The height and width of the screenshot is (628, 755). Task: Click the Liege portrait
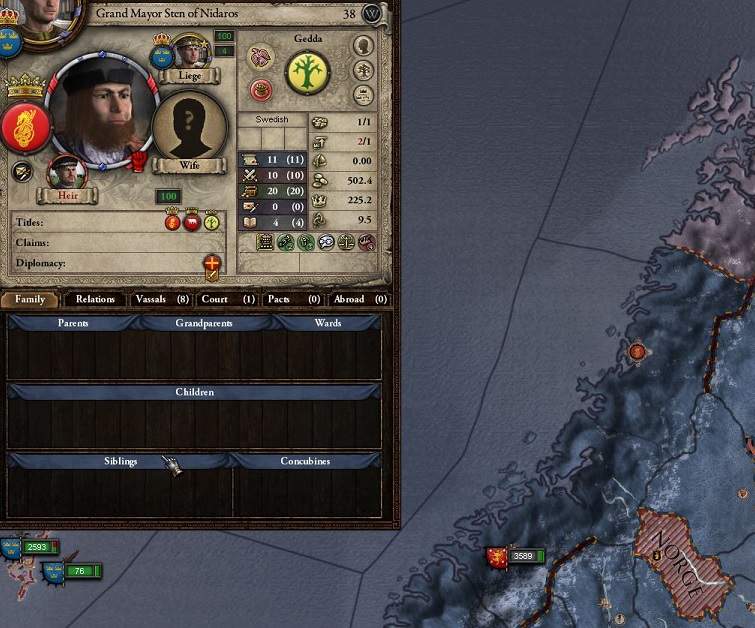coord(189,54)
